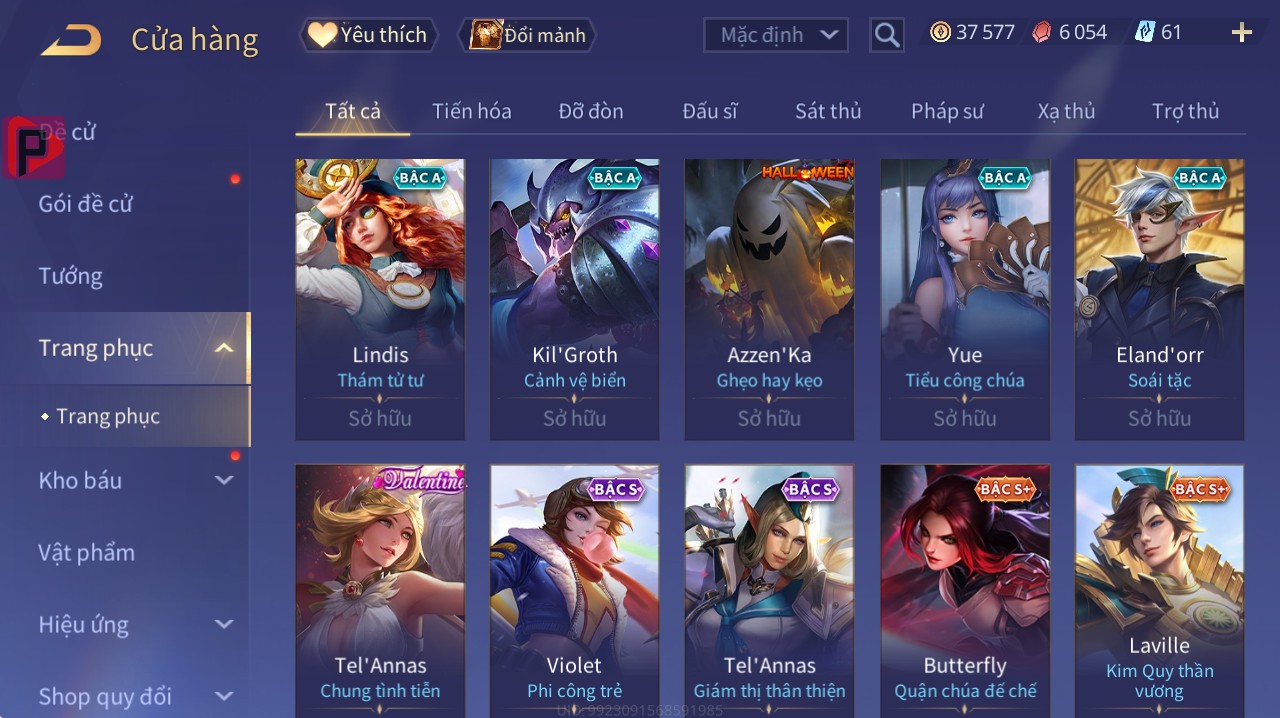Show the Đấu sĩ skins tab
Screen dimensions: 1280x718
point(710,111)
